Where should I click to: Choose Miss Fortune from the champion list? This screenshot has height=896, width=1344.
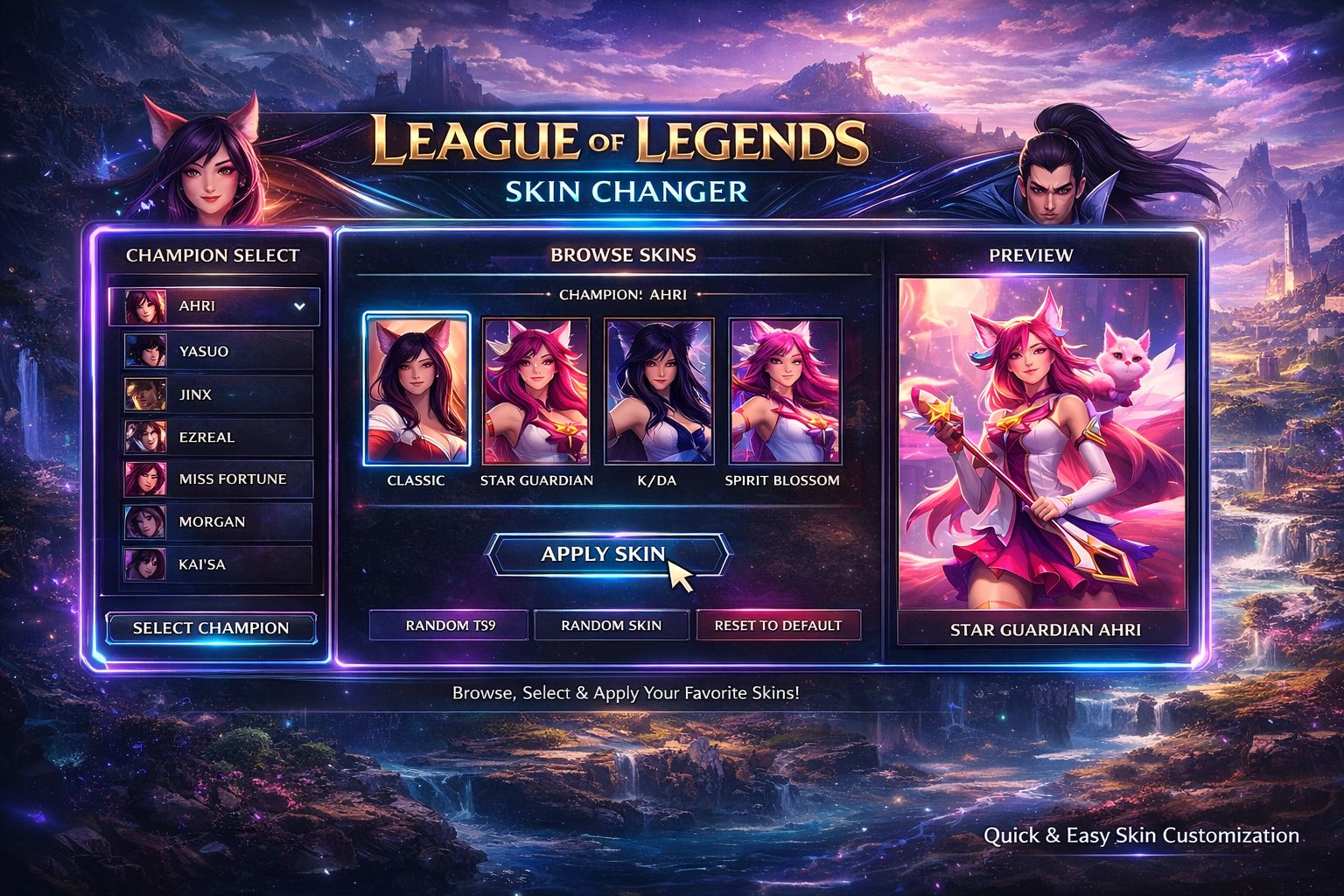coord(217,479)
